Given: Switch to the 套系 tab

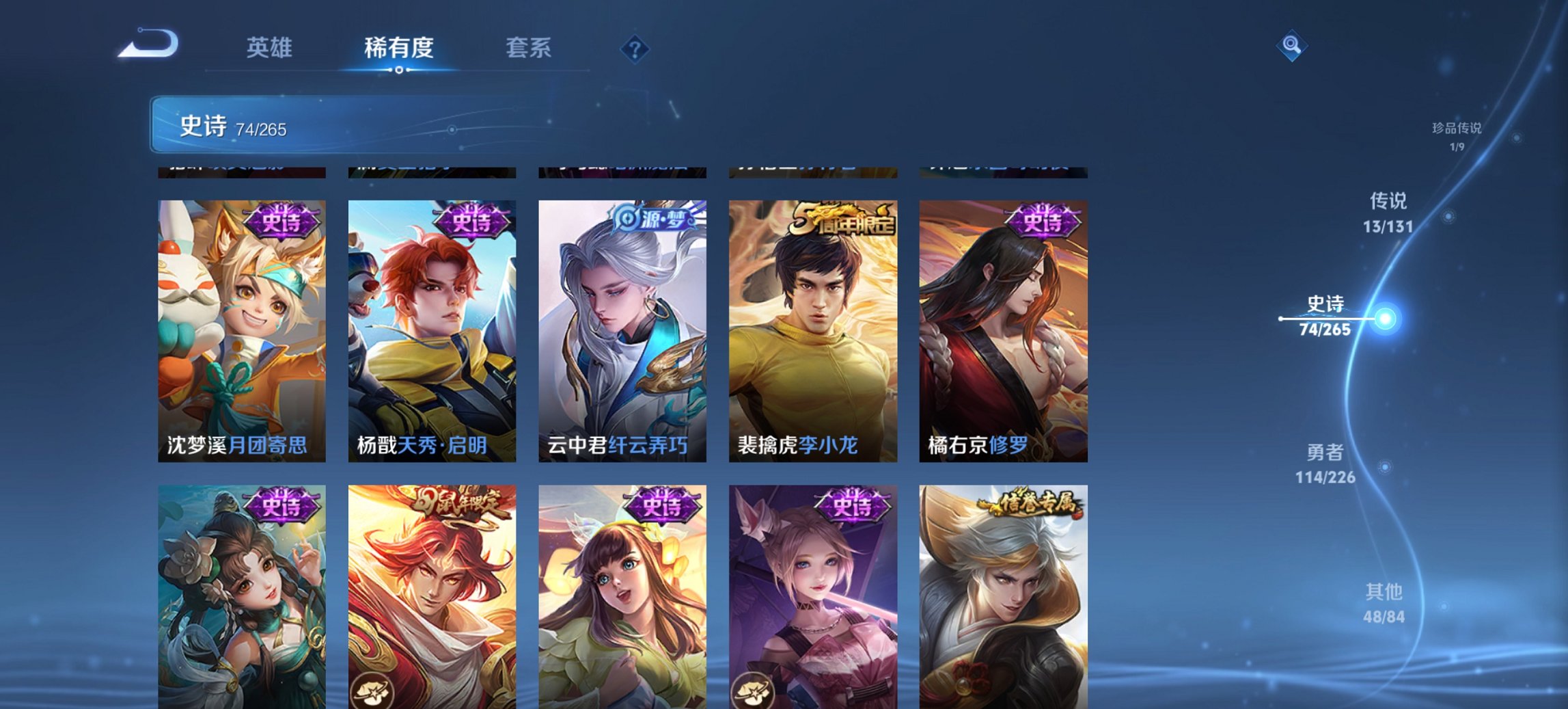Looking at the screenshot, I should [529, 48].
